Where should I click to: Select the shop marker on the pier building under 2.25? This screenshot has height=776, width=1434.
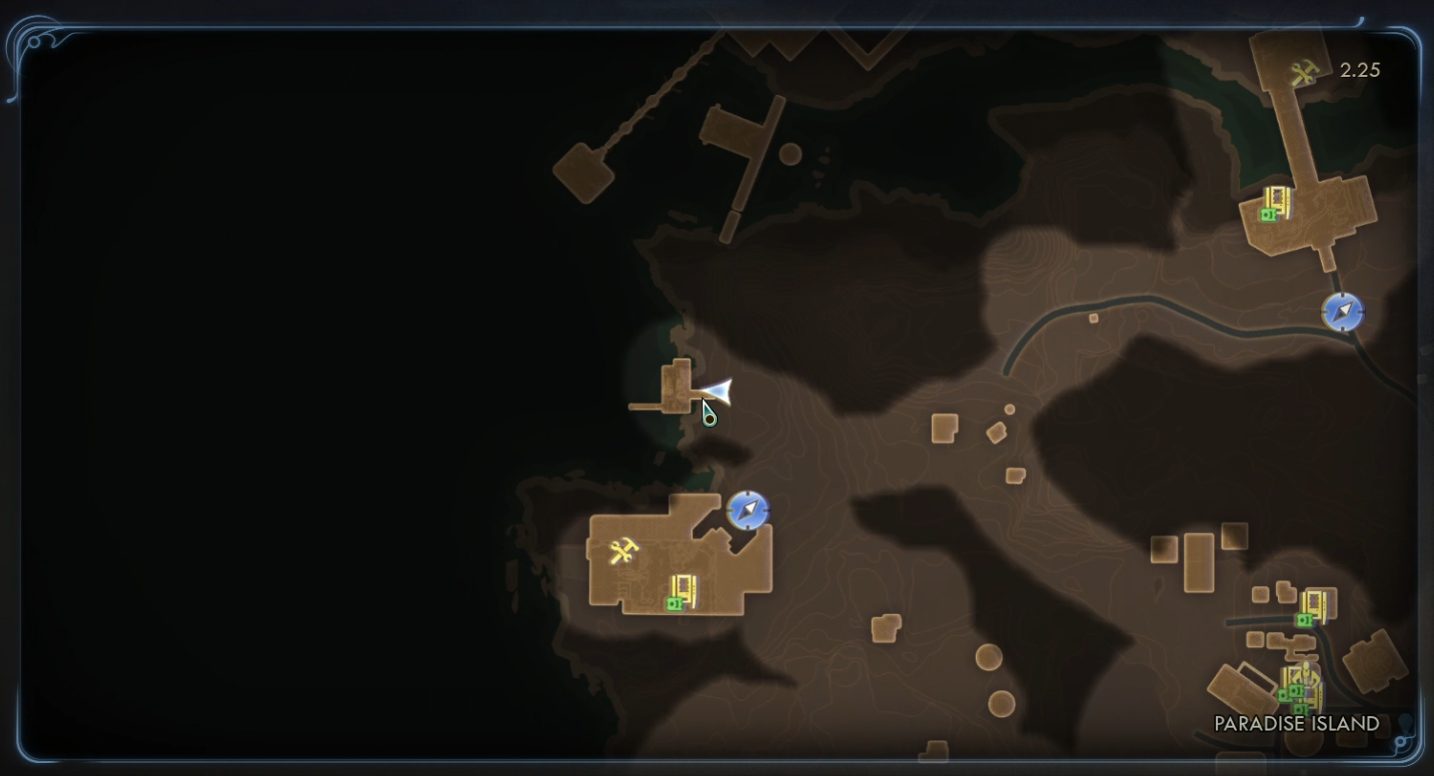(1274, 204)
